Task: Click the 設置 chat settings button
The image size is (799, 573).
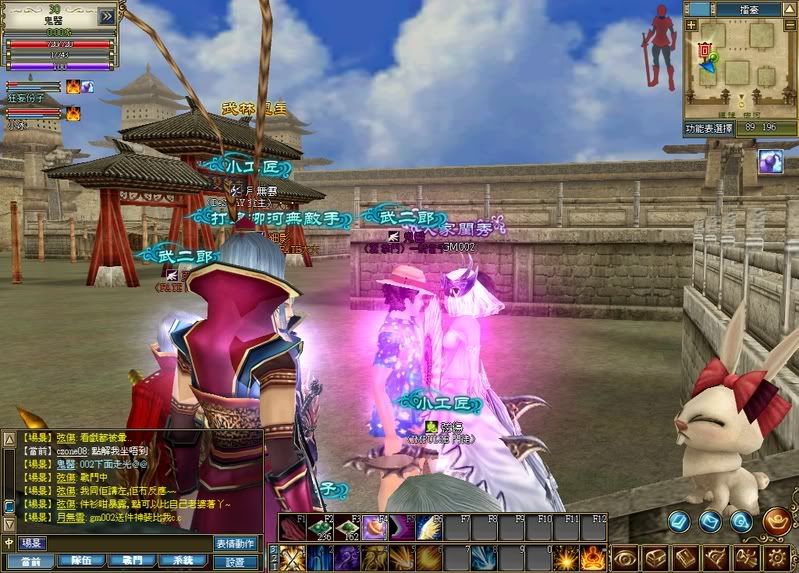Action: [236, 561]
